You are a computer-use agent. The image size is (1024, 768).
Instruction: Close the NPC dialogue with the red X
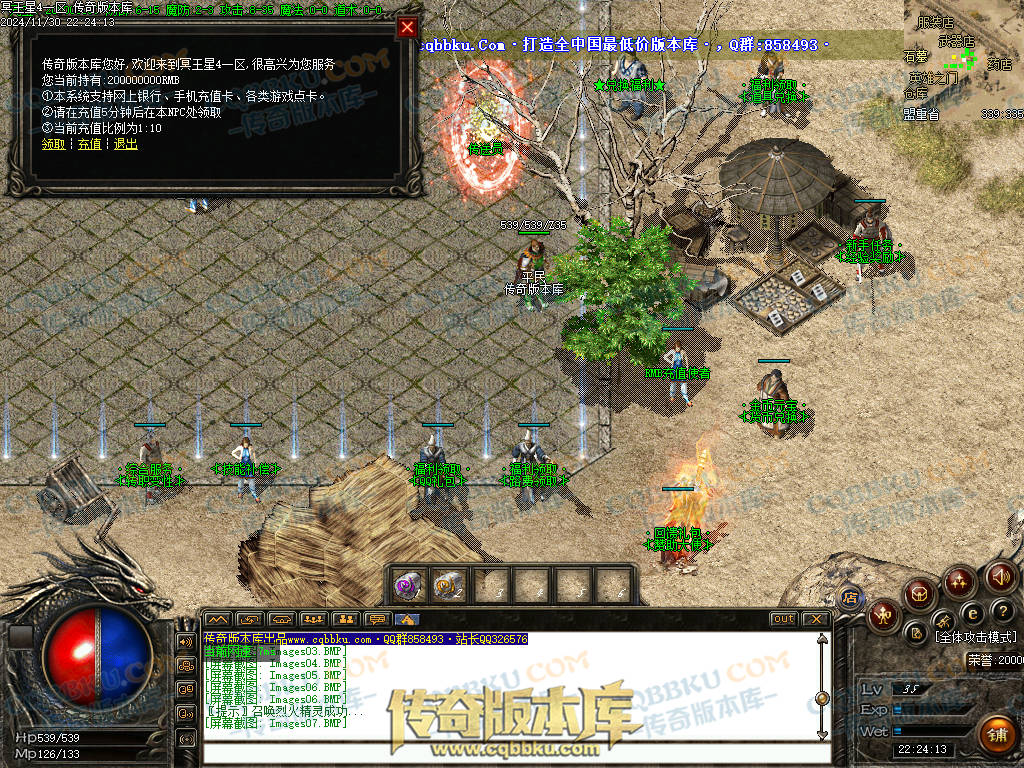pos(407,28)
